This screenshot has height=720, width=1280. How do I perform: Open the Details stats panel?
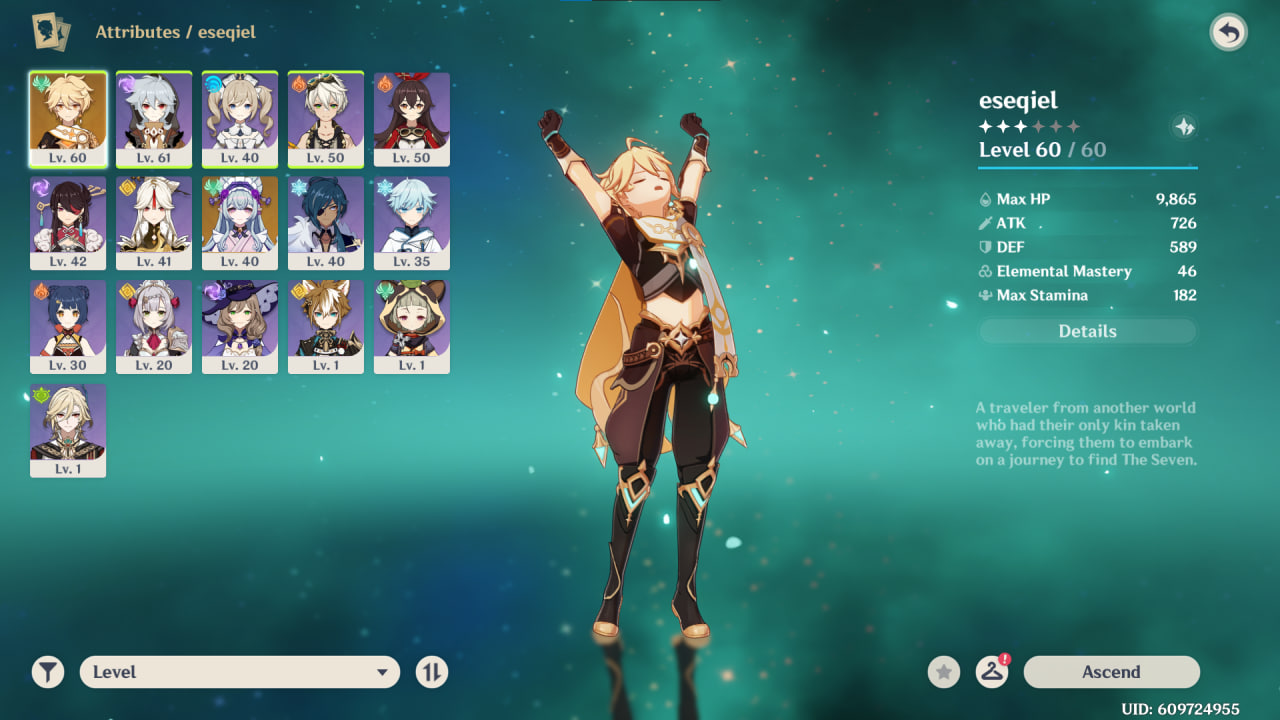(1087, 331)
